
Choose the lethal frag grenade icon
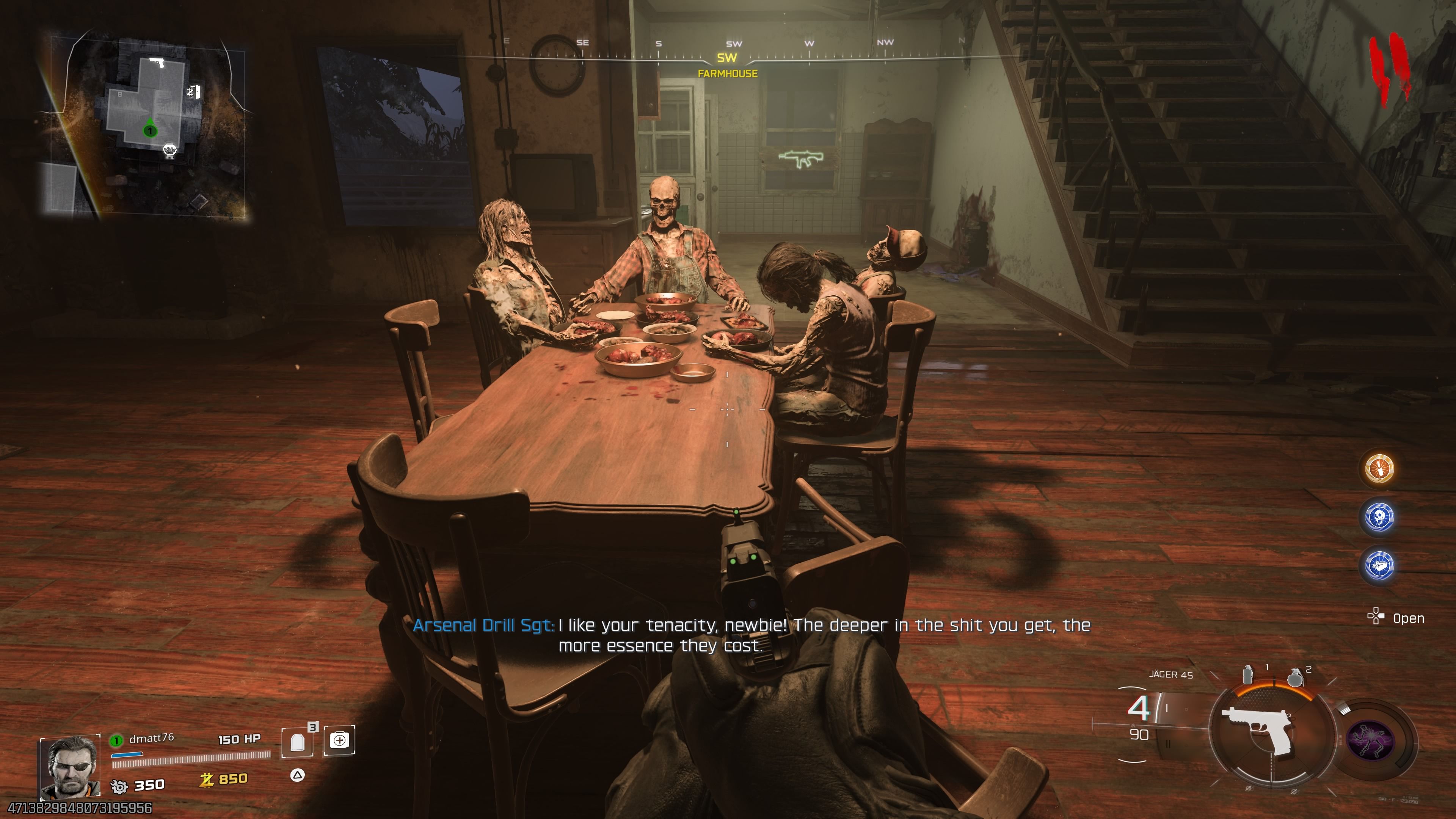tap(1294, 677)
